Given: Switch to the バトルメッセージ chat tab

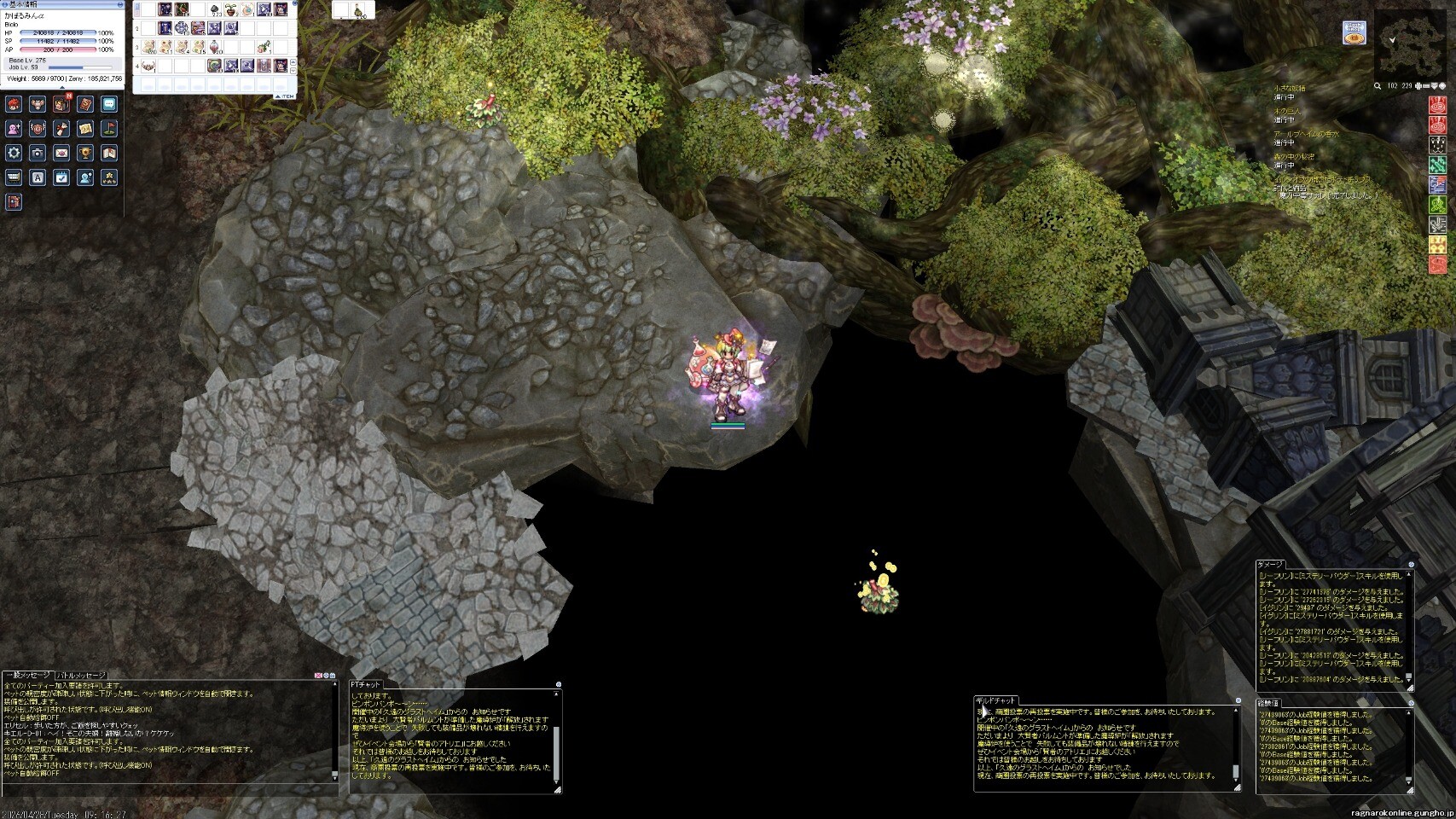Looking at the screenshot, I should [82, 676].
